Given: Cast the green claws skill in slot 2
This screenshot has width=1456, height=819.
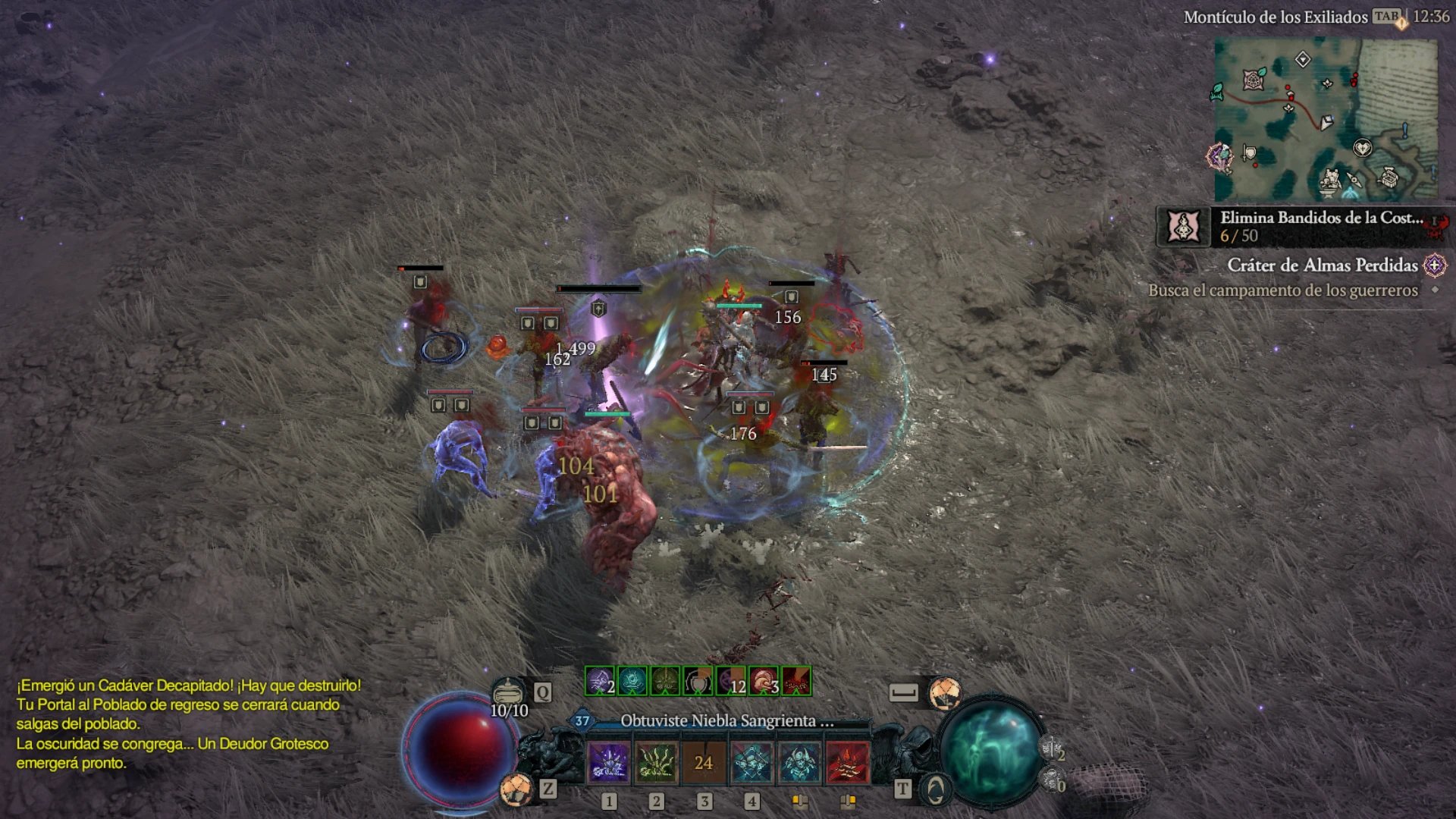Looking at the screenshot, I should (656, 762).
